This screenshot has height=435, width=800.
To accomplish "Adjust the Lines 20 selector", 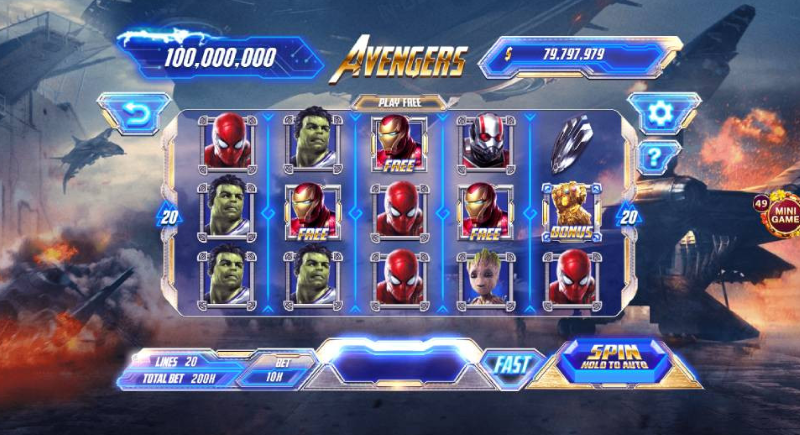I will [x=178, y=359].
